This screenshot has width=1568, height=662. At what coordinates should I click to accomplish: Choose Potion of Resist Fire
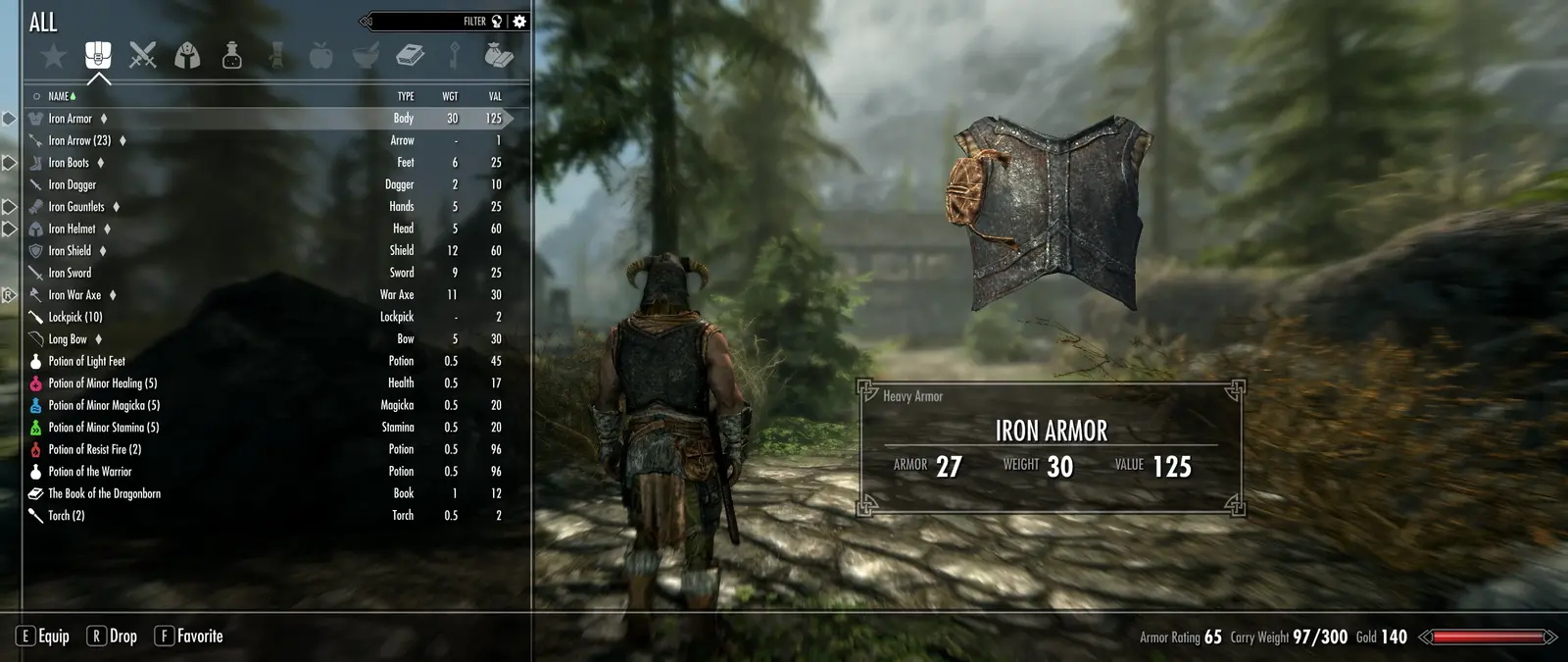coord(94,449)
